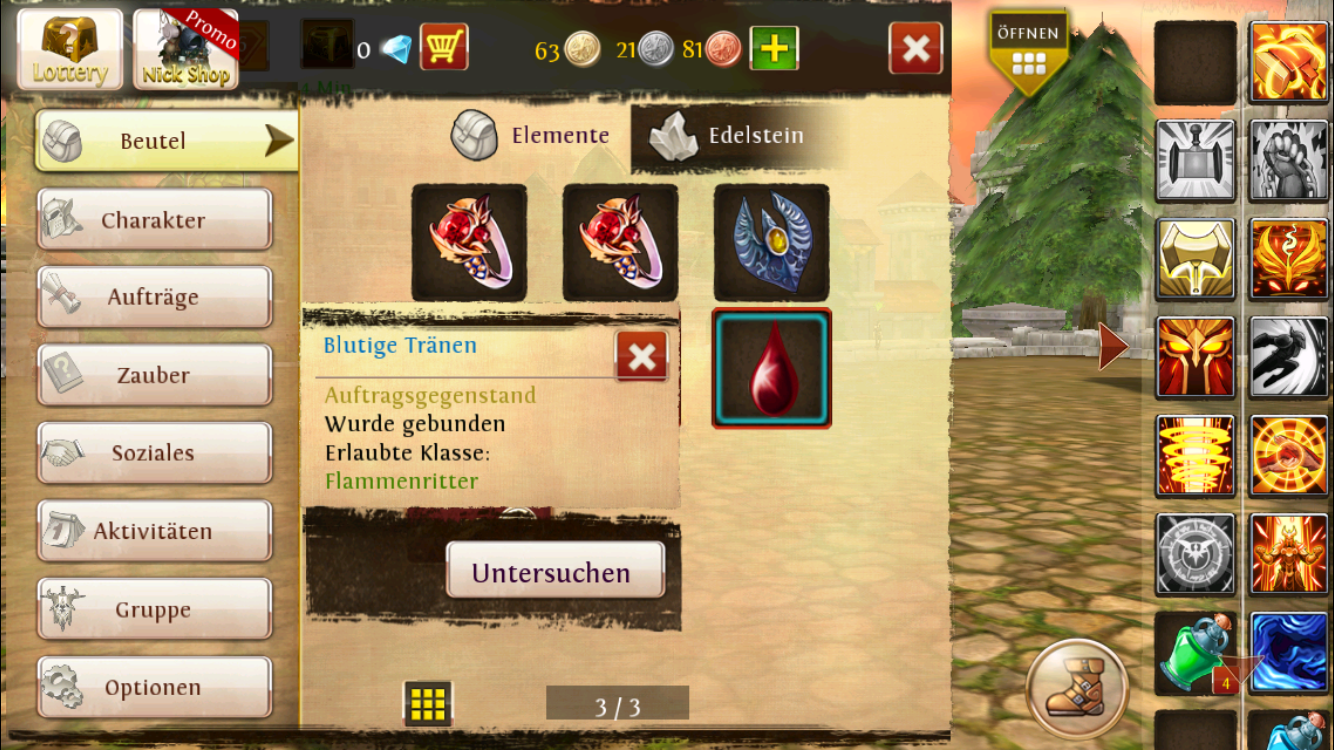Select the blue crest item slot
The image size is (1334, 750).
click(771, 242)
